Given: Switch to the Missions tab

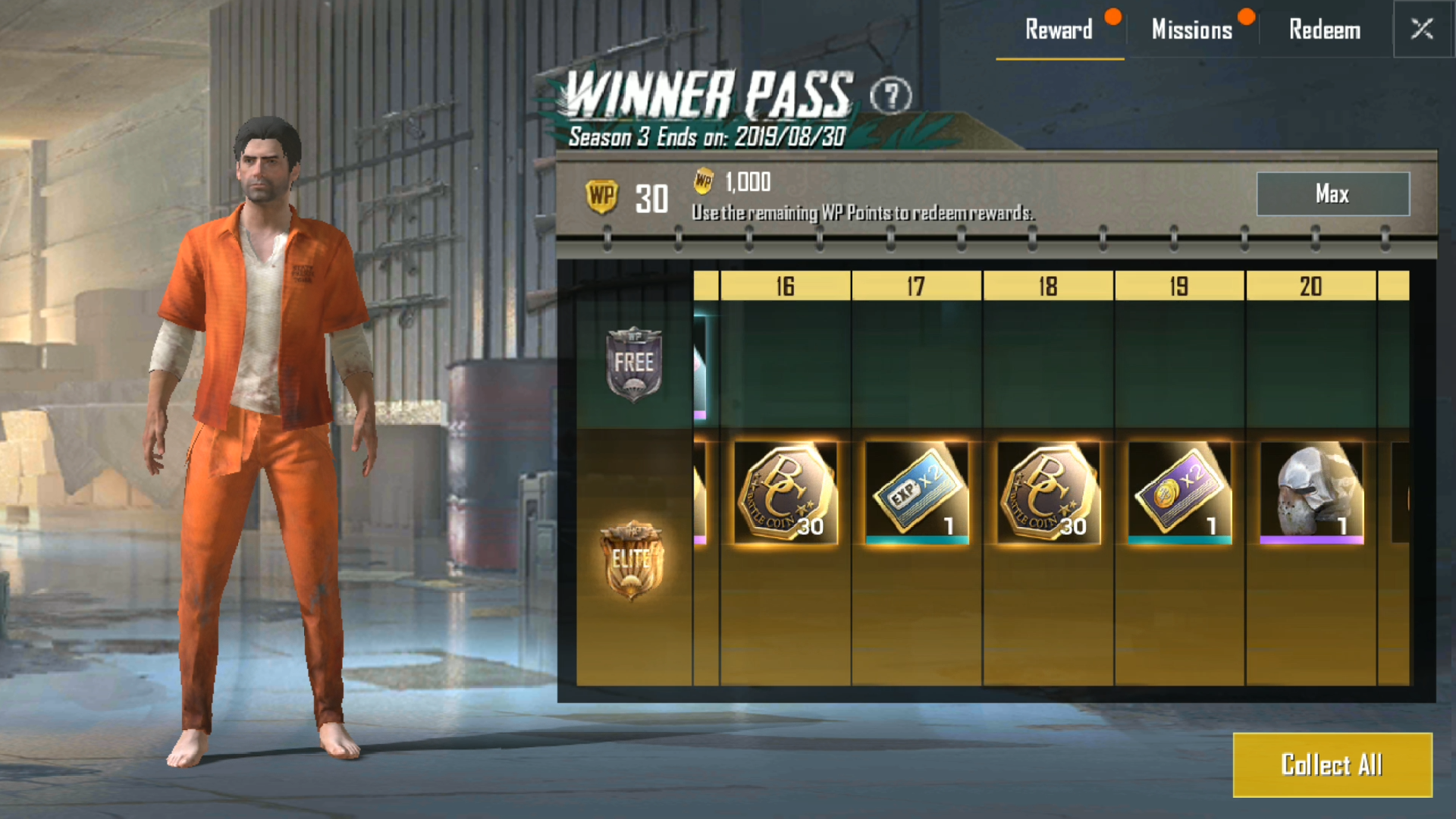Looking at the screenshot, I should 1192,30.
